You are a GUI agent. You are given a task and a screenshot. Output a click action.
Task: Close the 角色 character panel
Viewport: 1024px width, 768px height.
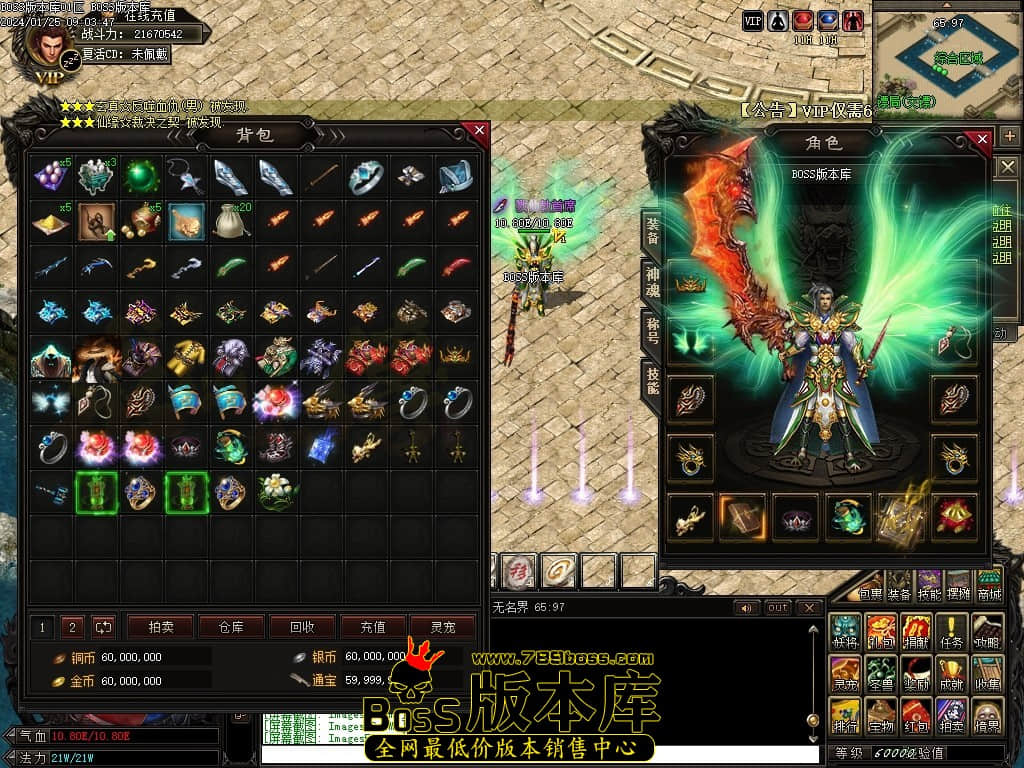[982, 139]
